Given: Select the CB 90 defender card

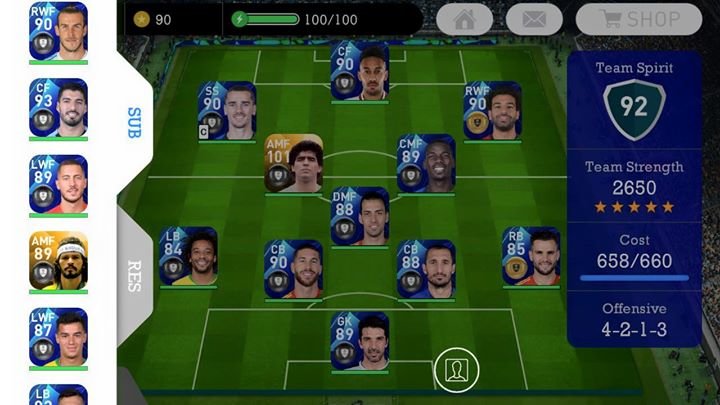Looking at the screenshot, I should point(293,269).
